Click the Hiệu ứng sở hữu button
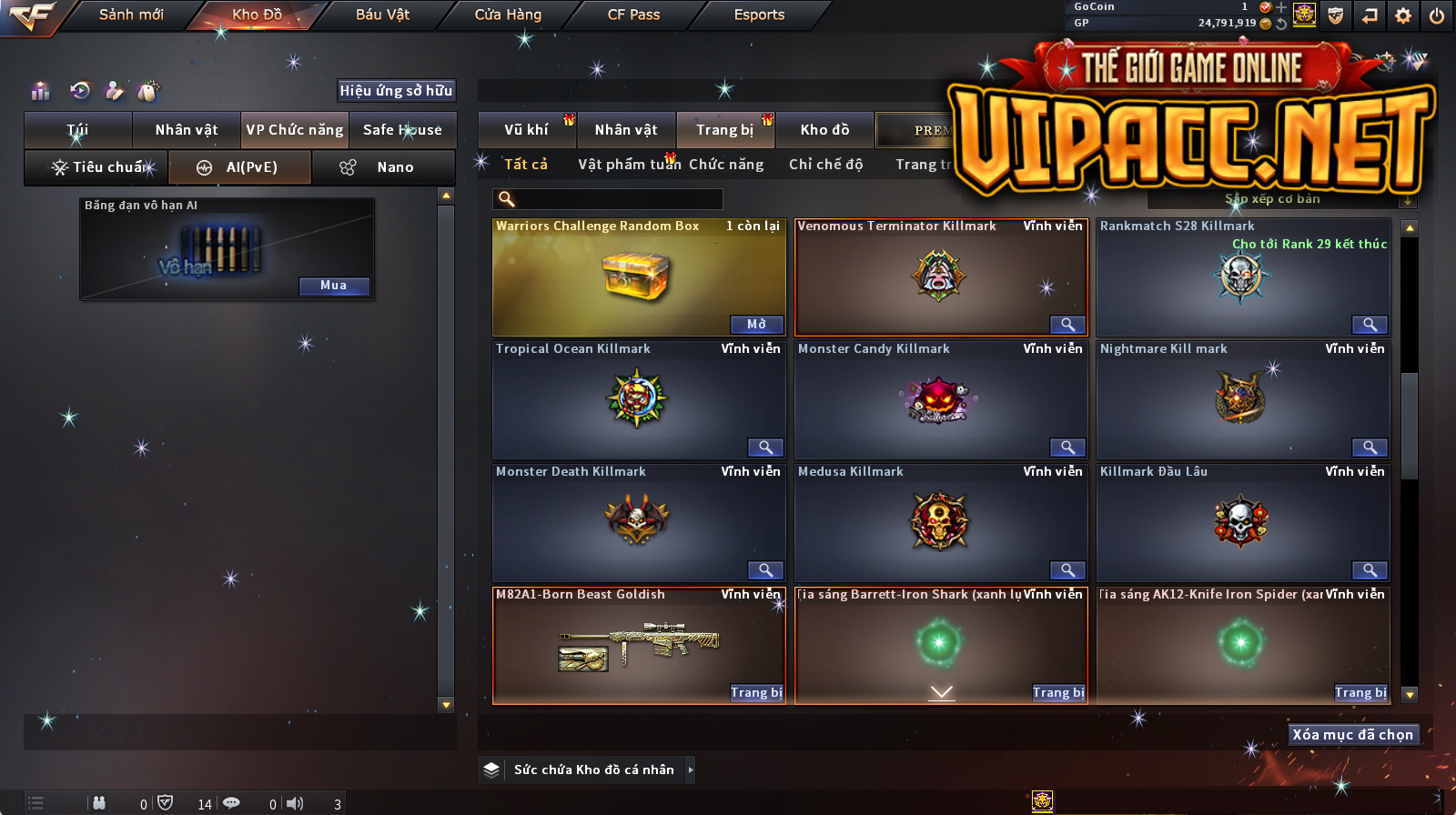This screenshot has width=1456, height=815. coord(396,90)
